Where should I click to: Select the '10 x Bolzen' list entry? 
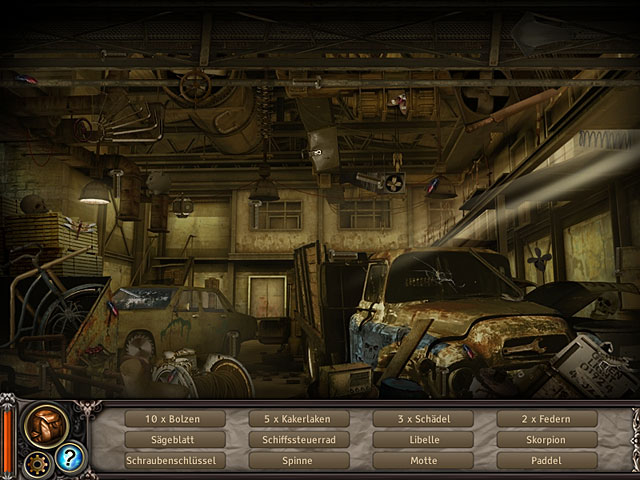pos(176,419)
